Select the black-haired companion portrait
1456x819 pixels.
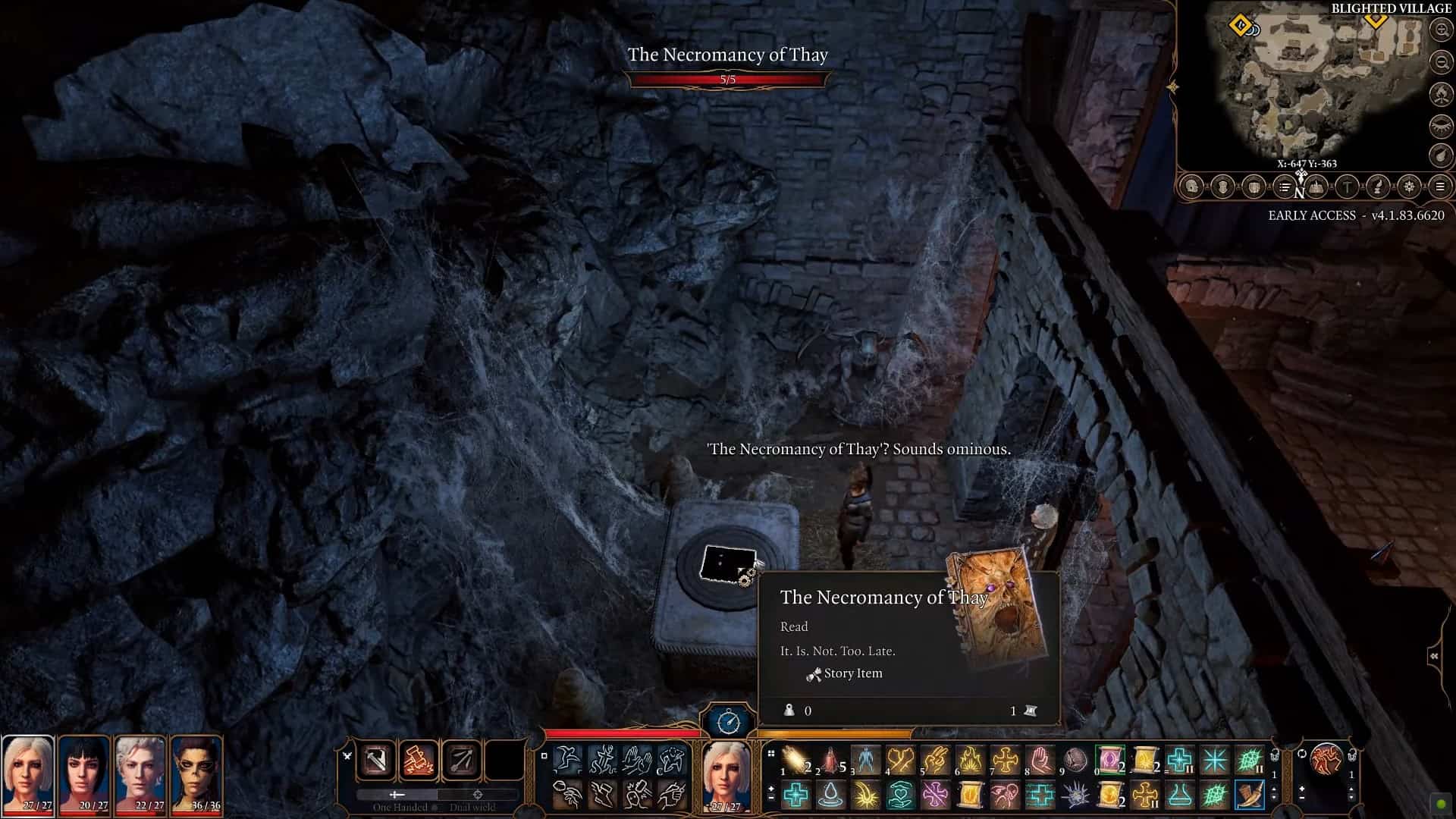[84, 775]
